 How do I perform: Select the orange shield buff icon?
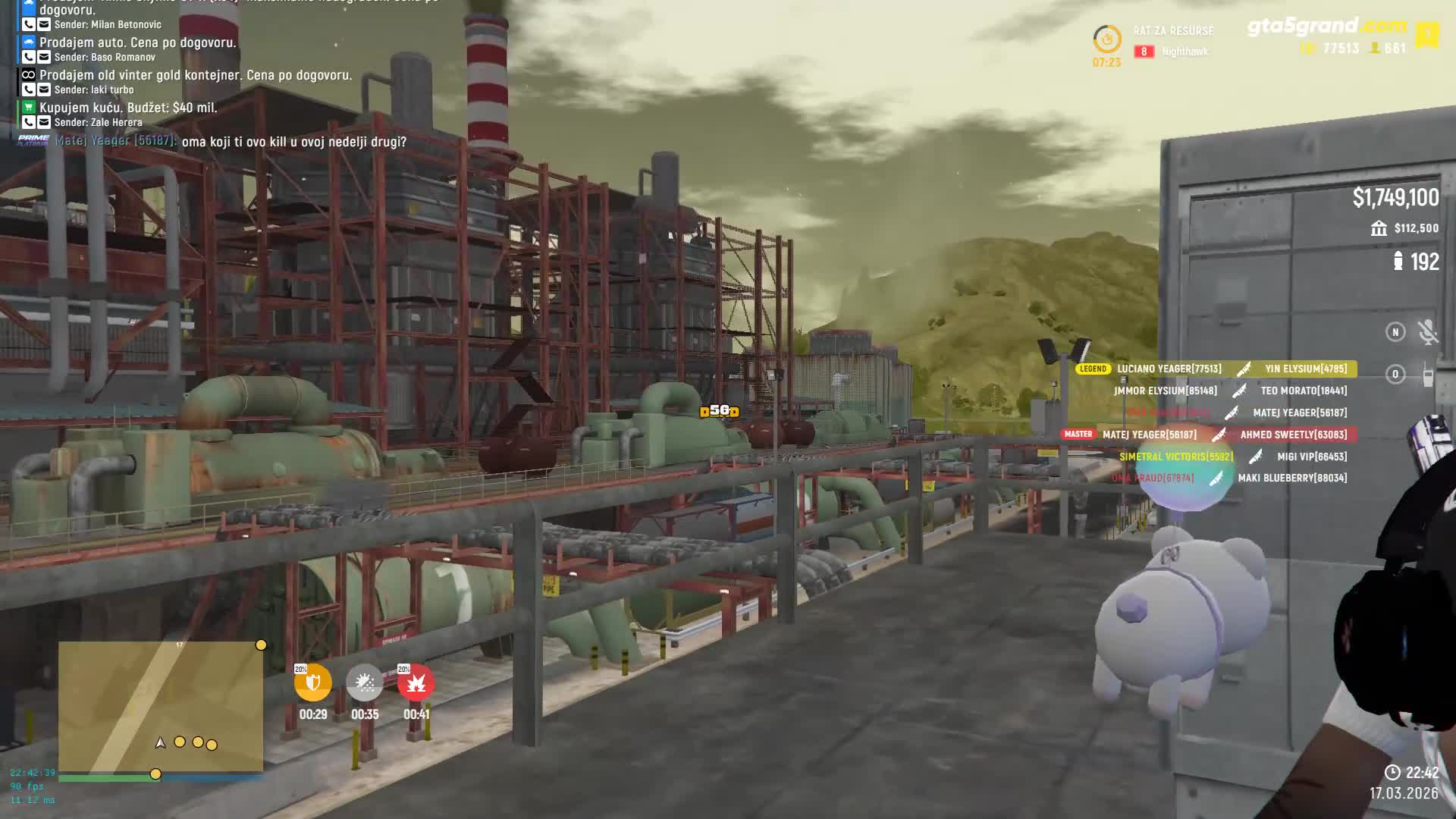313,683
